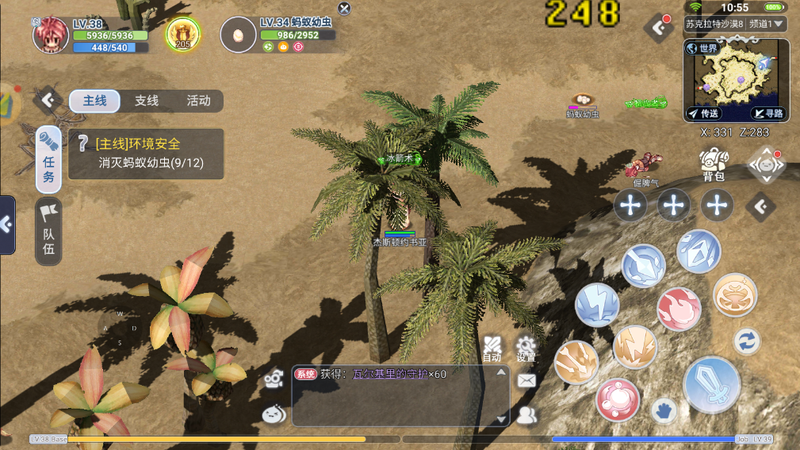Click the circular arrows skill-swap button
800x450 pixels.
[x=747, y=341]
